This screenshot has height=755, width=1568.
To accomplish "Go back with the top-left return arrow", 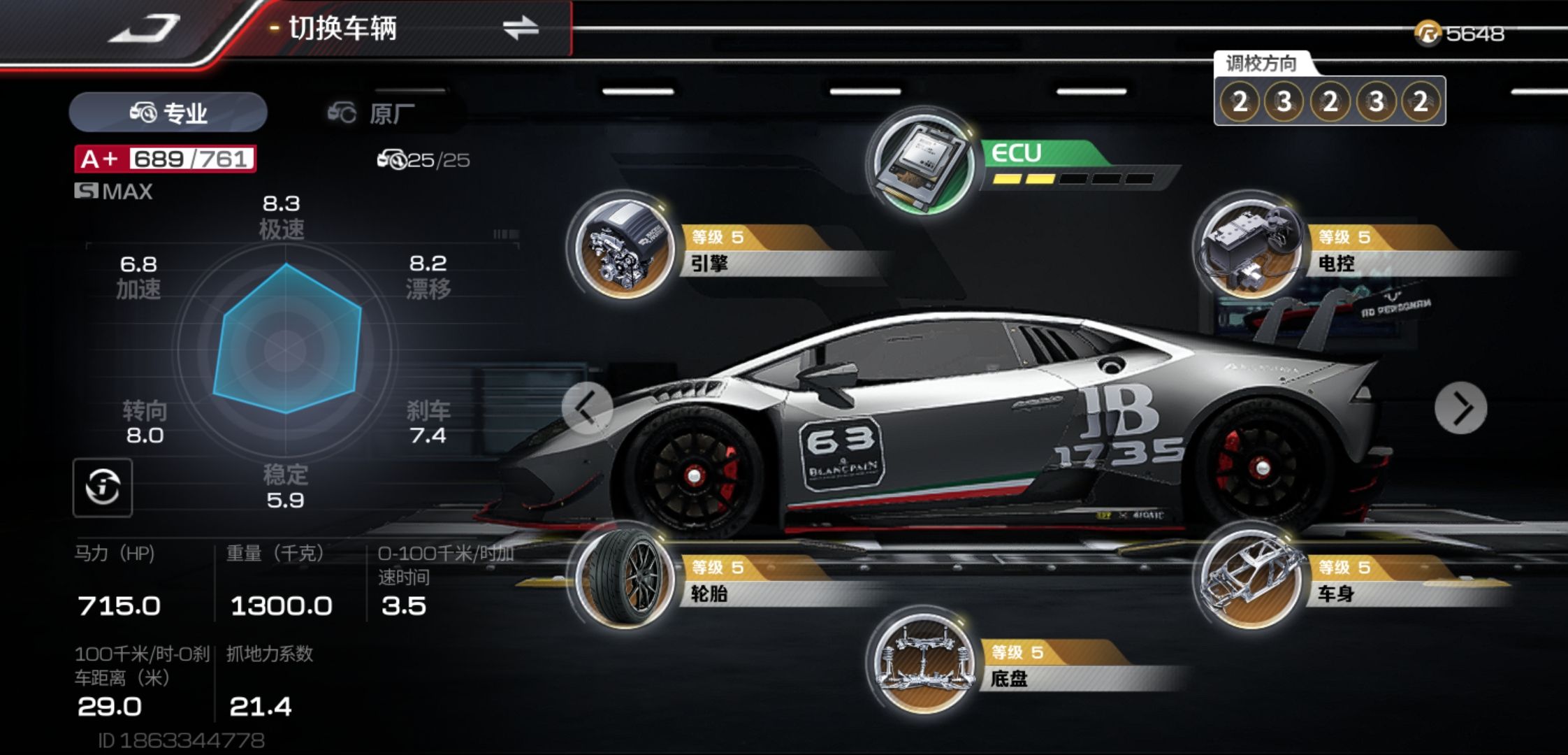I will coord(145,29).
